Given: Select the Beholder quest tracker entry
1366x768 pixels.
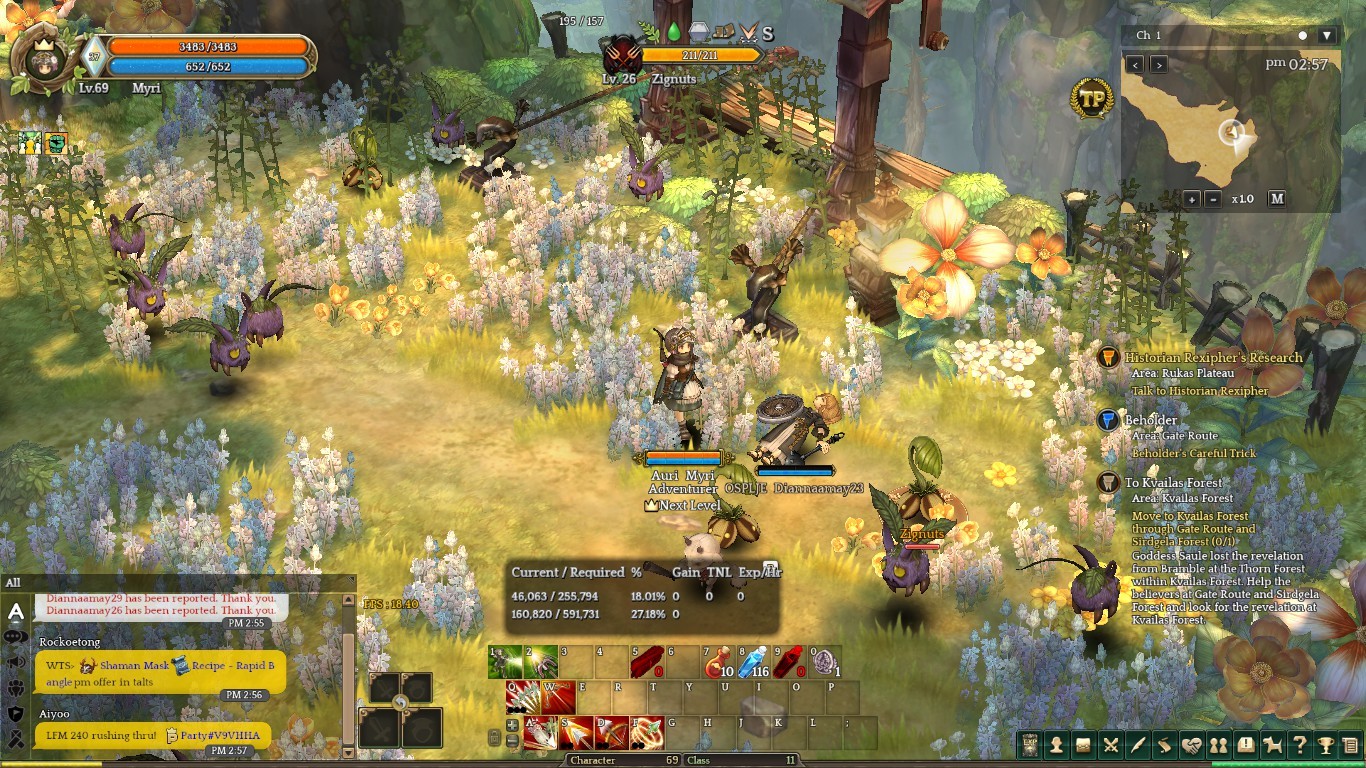Looking at the screenshot, I should click(1151, 420).
